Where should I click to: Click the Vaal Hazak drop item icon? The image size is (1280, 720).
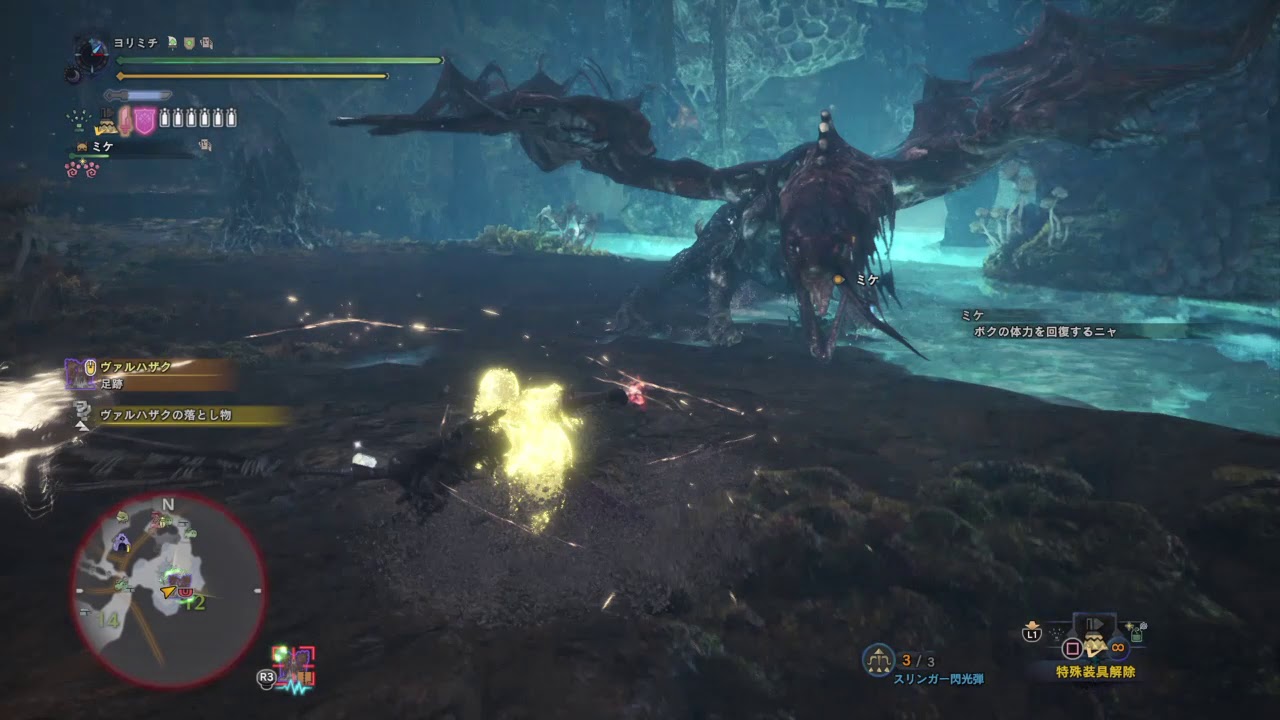click(x=80, y=410)
